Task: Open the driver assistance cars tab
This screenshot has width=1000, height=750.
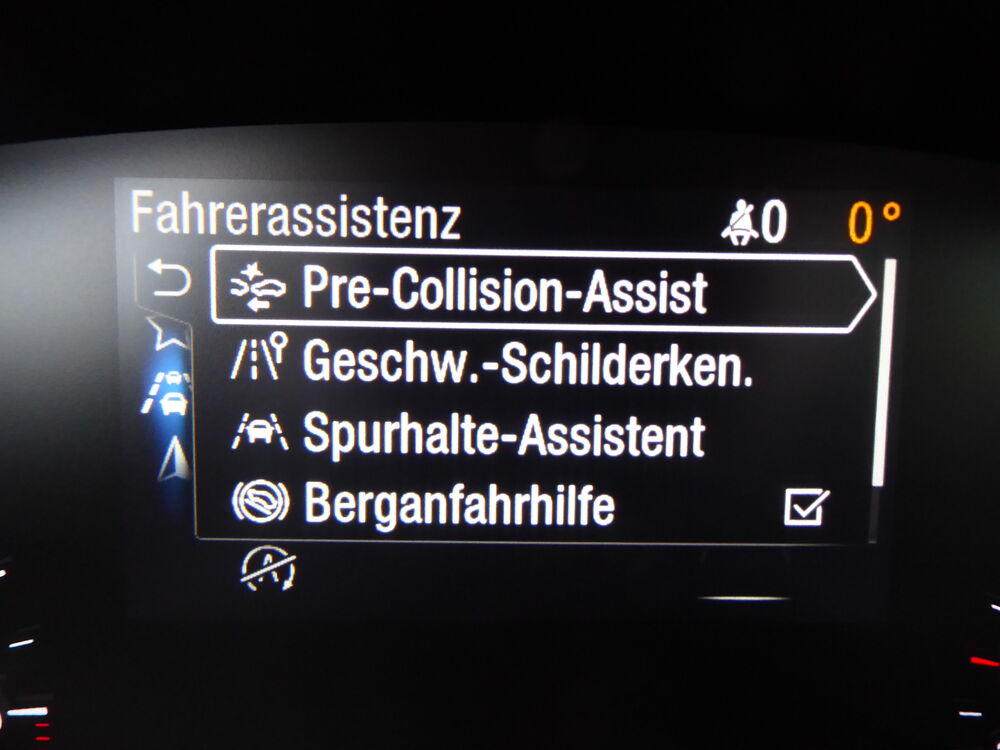Action: point(172,393)
